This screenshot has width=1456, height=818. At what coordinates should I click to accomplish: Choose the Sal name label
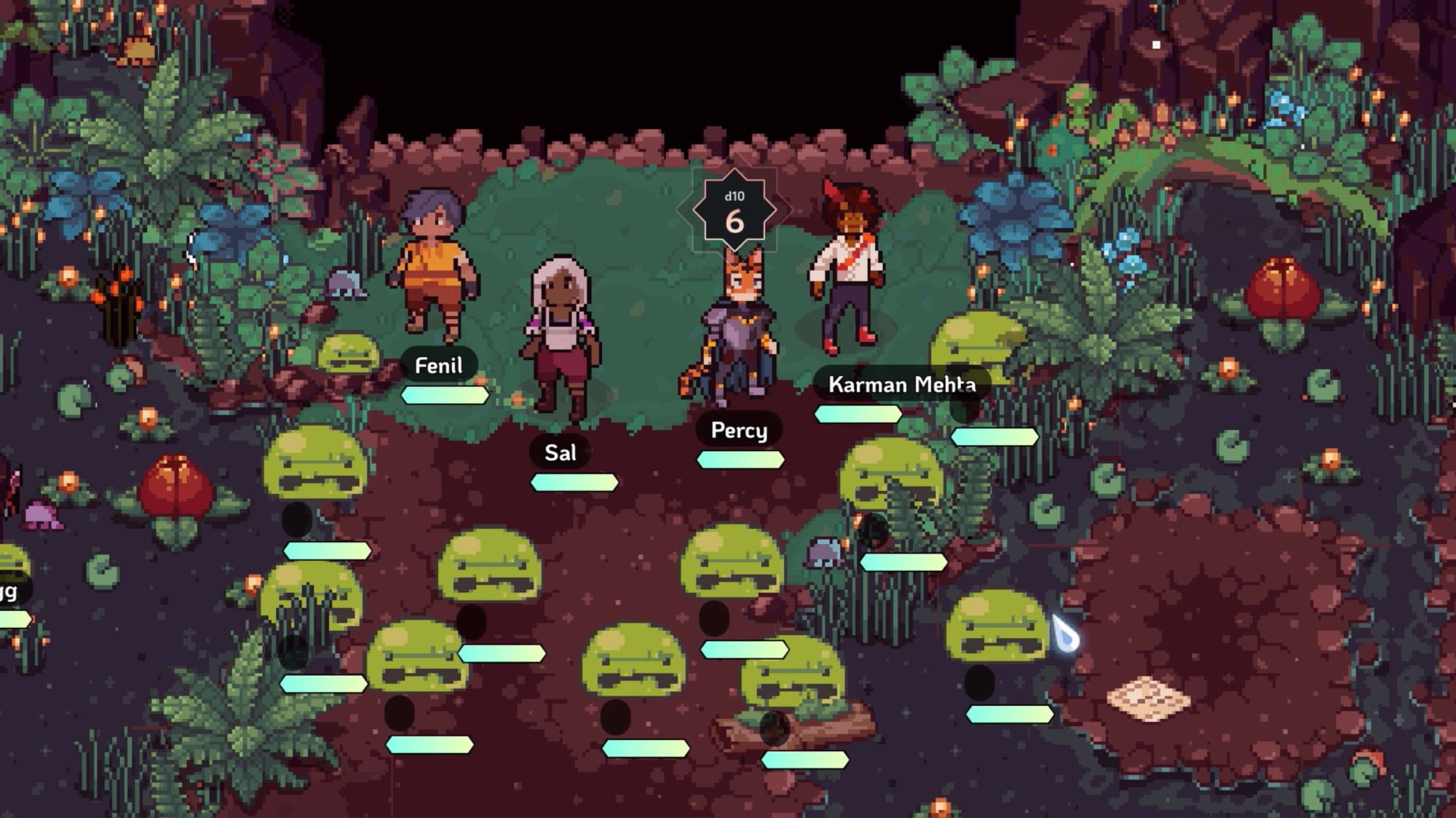tap(560, 452)
